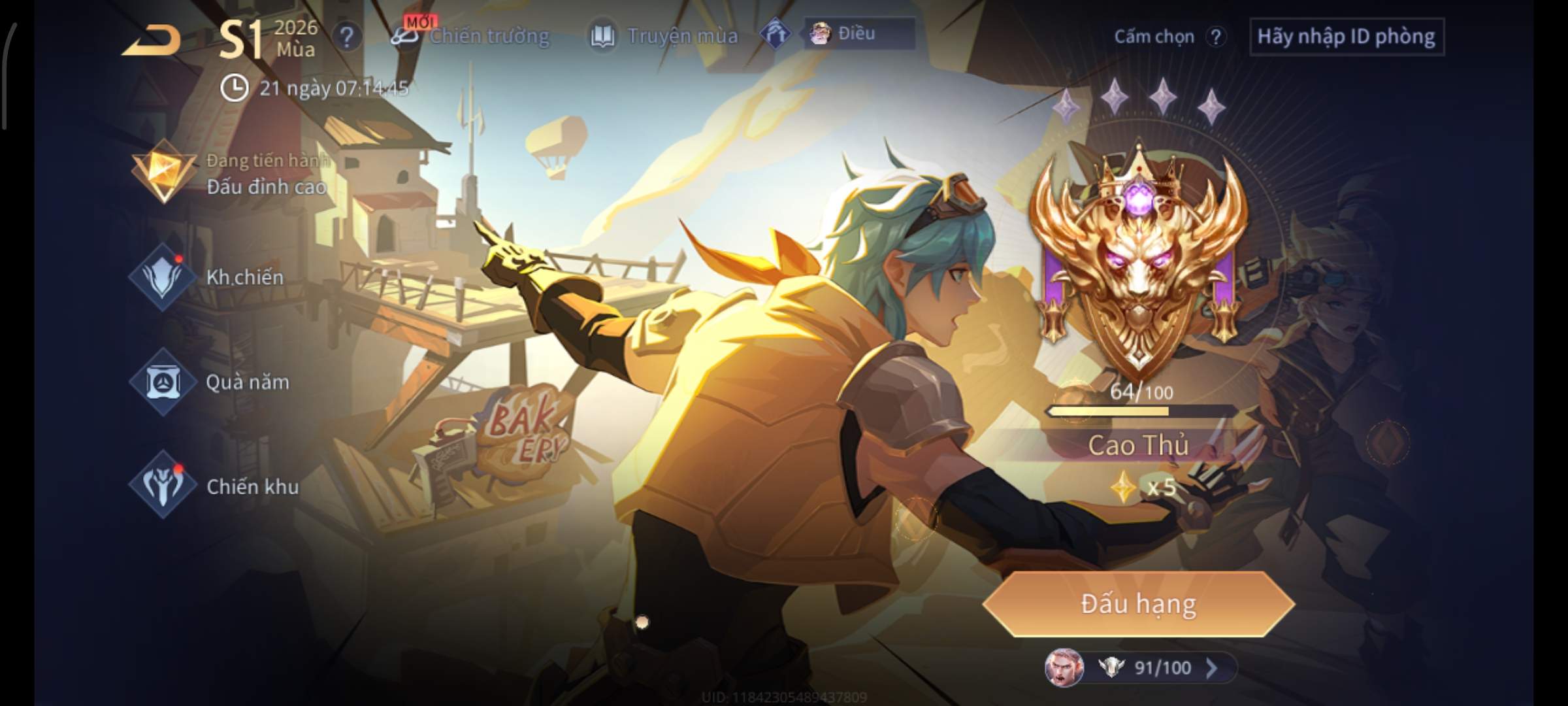The height and width of the screenshot is (706, 1568).
Task: Open the Kh.chiến menu entry
Action: point(209,277)
